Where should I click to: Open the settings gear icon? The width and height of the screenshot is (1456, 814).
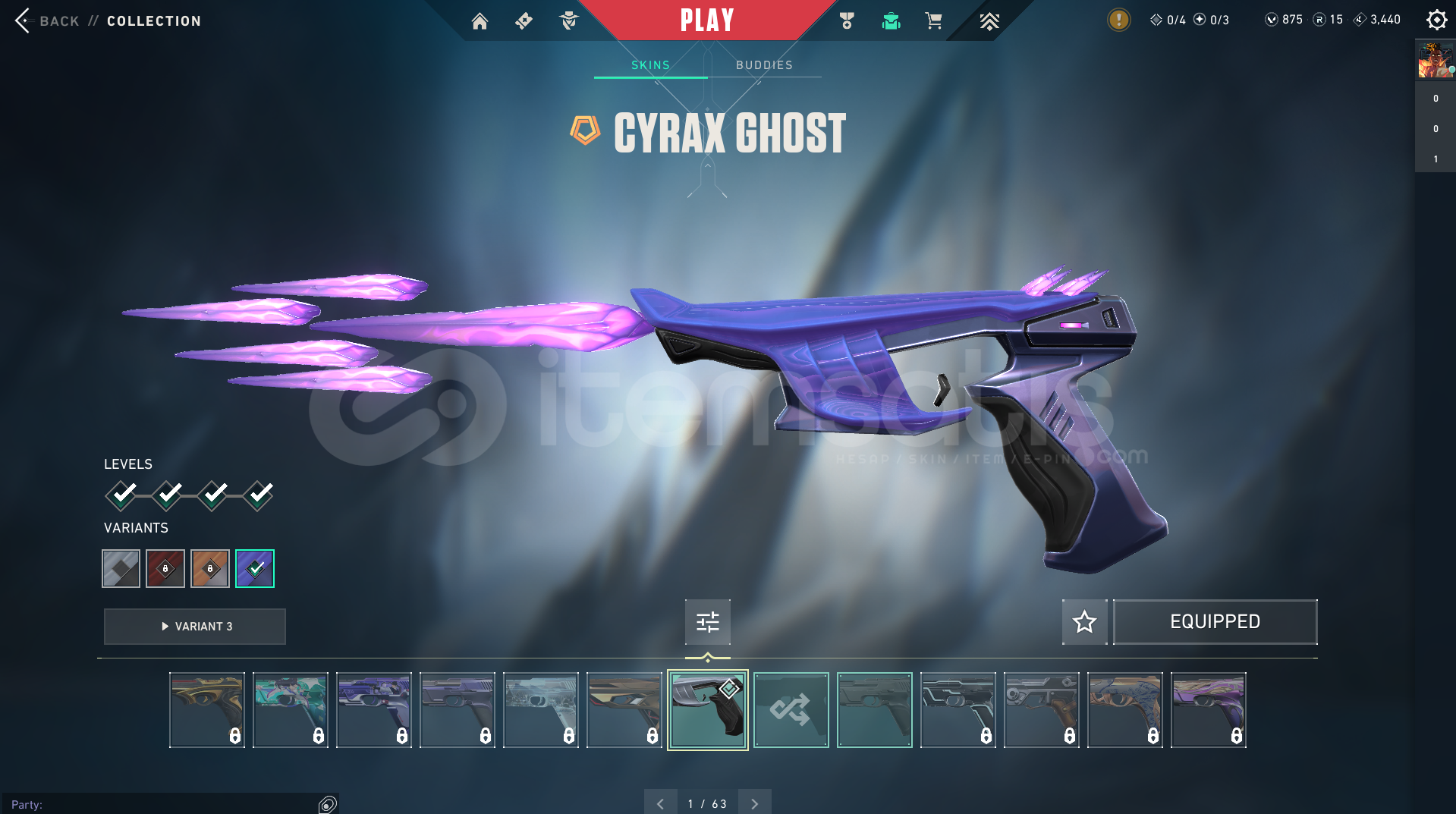pos(1436,20)
